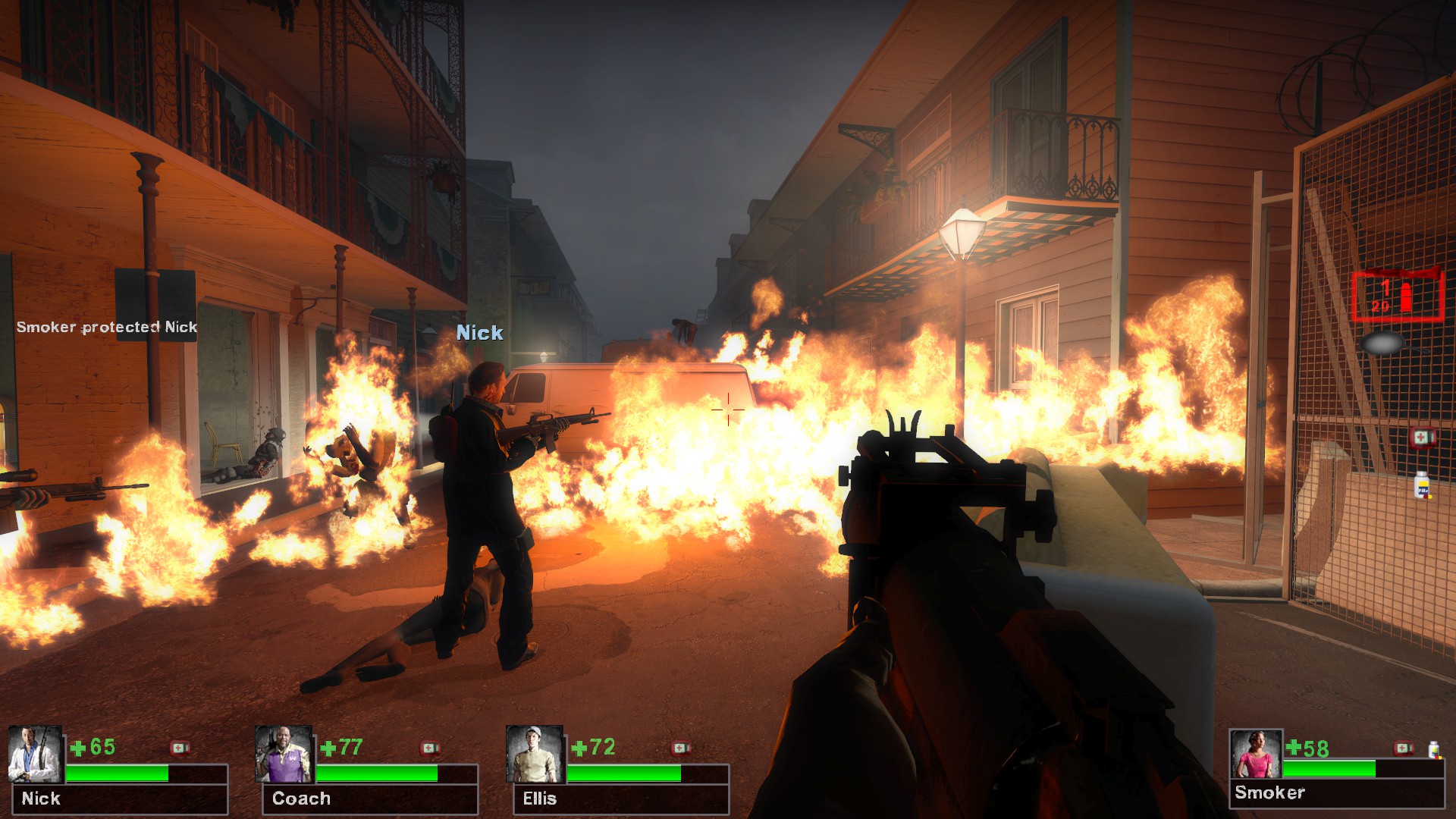This screenshot has width=1456, height=819.
Task: Click the first aid kit icon on Ellis's panel
Action: pyautogui.click(x=681, y=748)
